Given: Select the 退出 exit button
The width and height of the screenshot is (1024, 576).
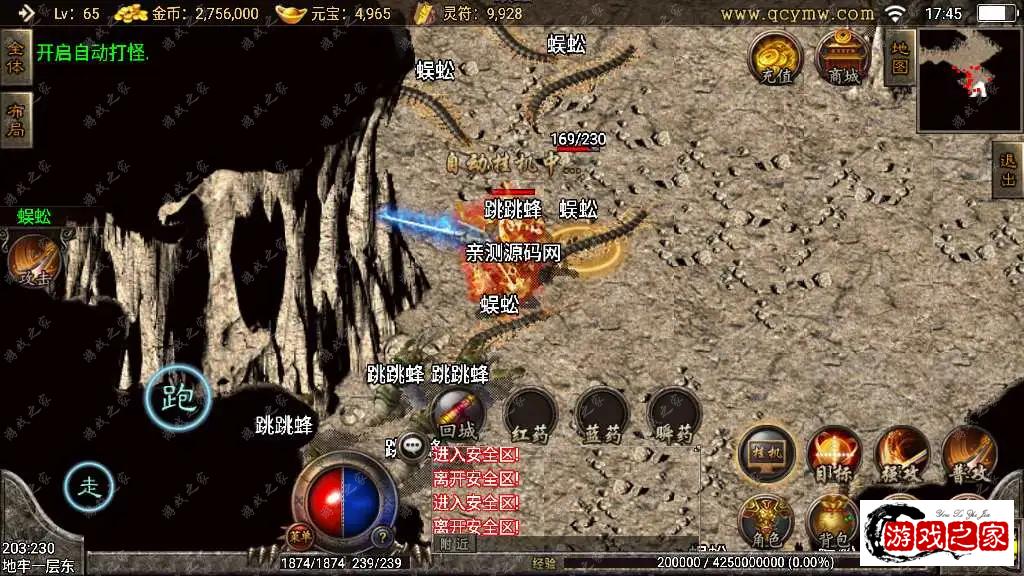Looking at the screenshot, I should click(1008, 170).
